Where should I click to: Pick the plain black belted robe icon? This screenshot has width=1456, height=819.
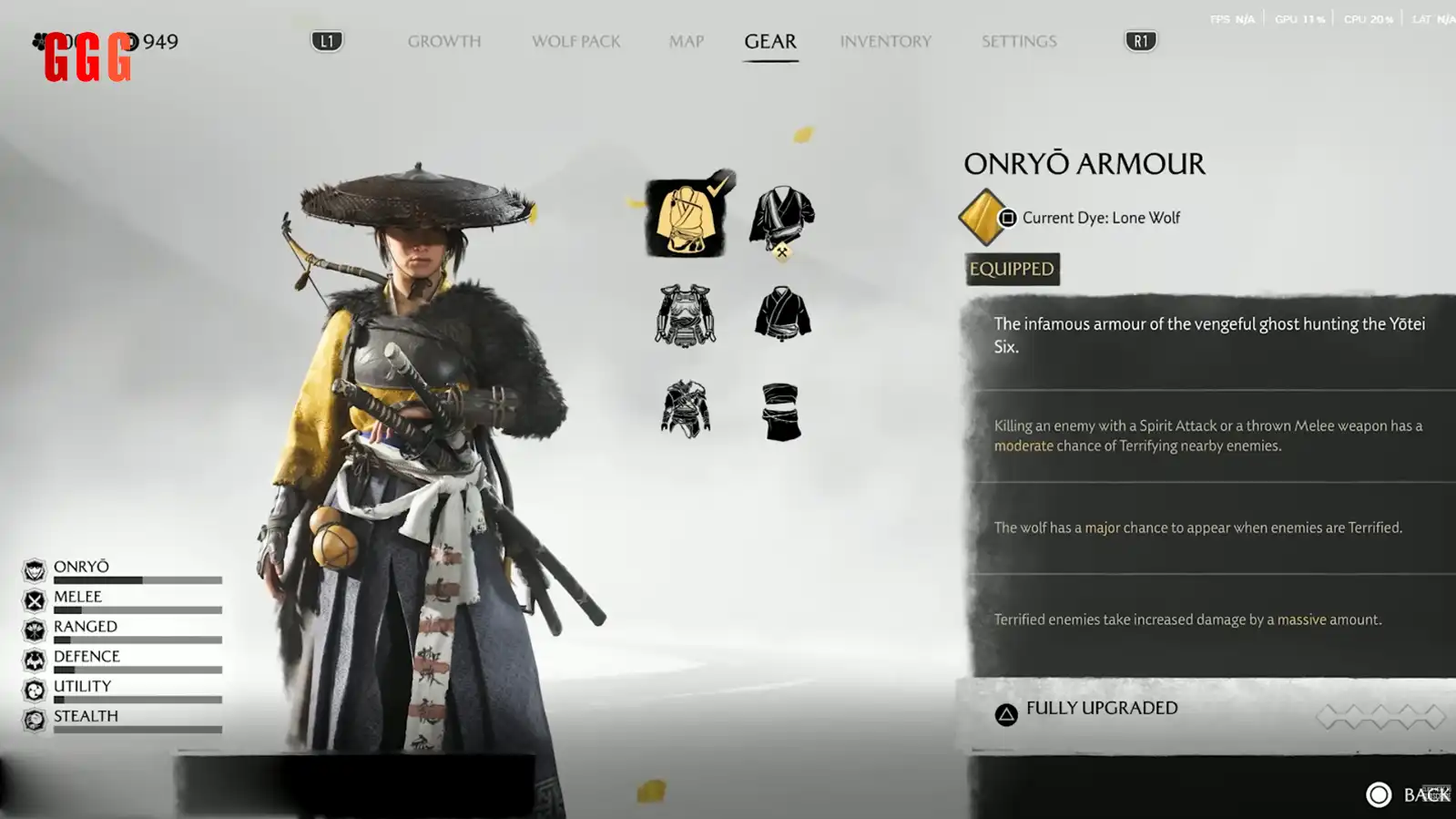pos(781,313)
